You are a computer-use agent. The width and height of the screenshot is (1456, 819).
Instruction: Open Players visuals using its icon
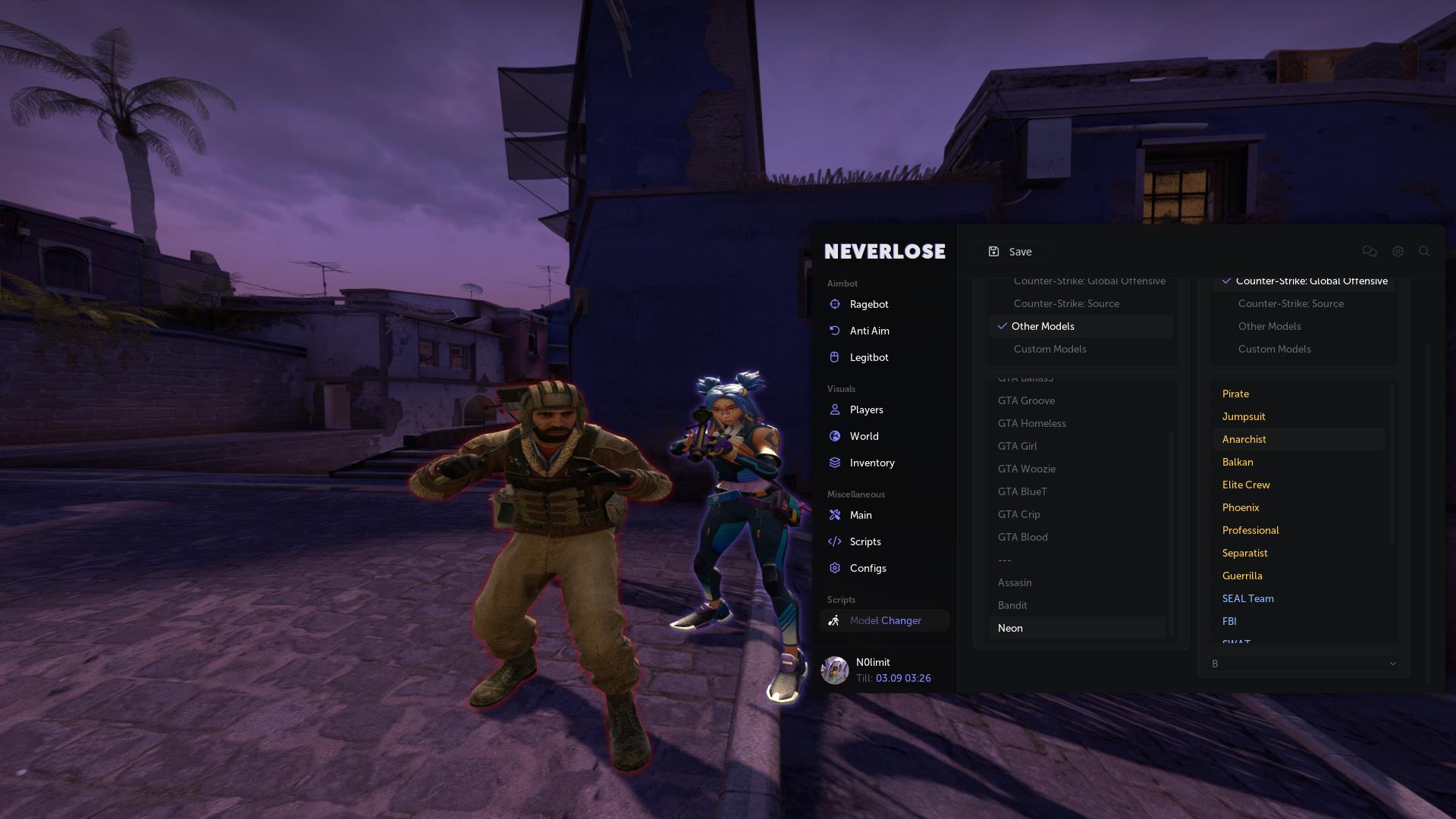pyautogui.click(x=835, y=409)
